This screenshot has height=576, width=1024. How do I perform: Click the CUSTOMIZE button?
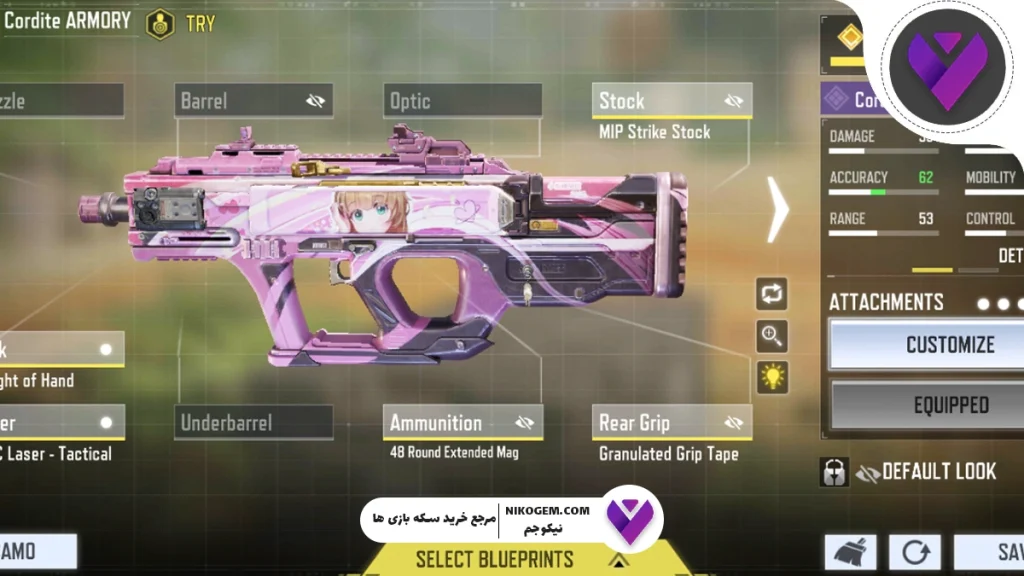click(x=949, y=345)
